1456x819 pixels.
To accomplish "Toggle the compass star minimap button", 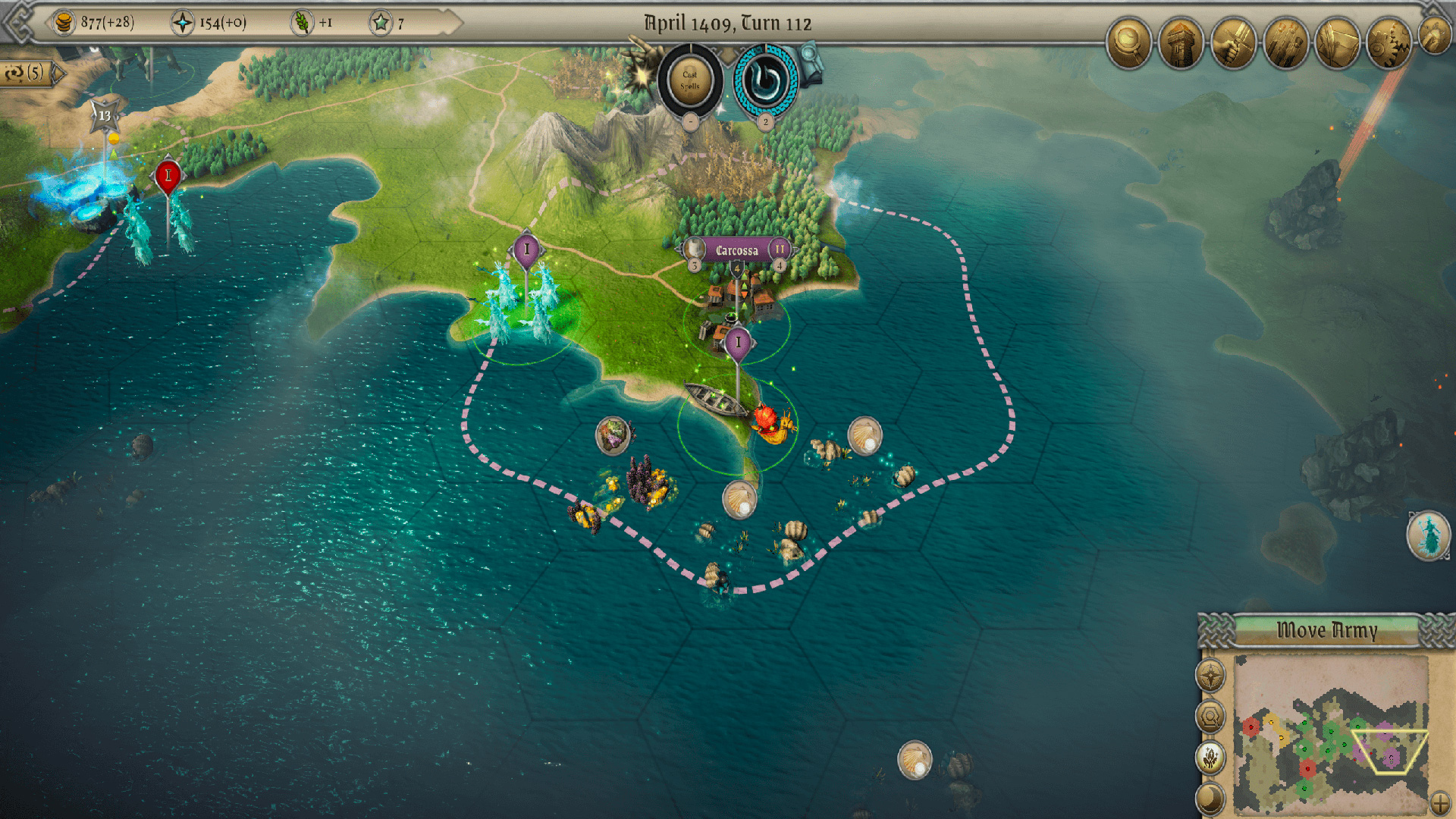I will tap(1210, 676).
